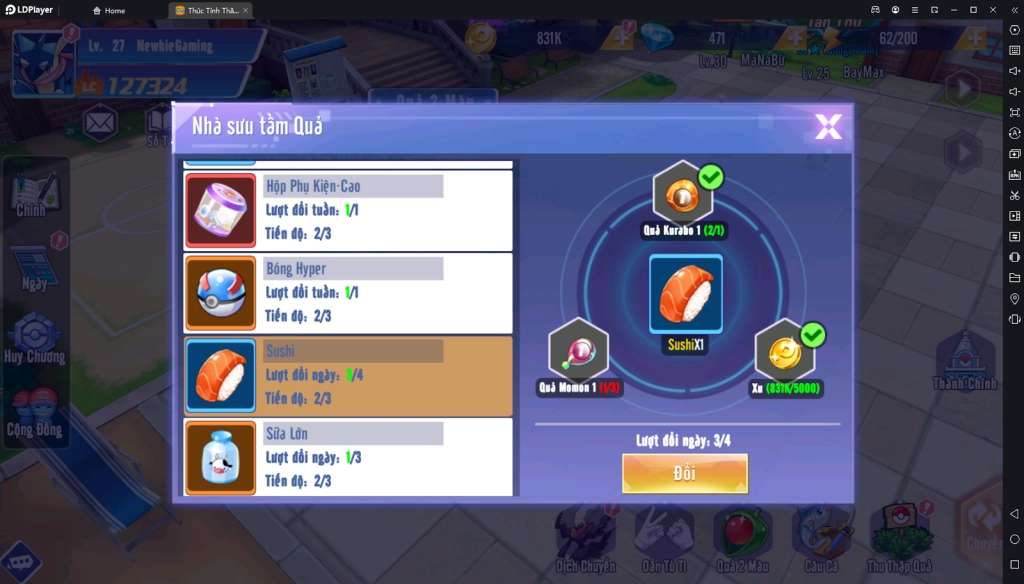Tap the Xu coin cost icon
The height and width of the screenshot is (584, 1024).
pyautogui.click(x=786, y=352)
